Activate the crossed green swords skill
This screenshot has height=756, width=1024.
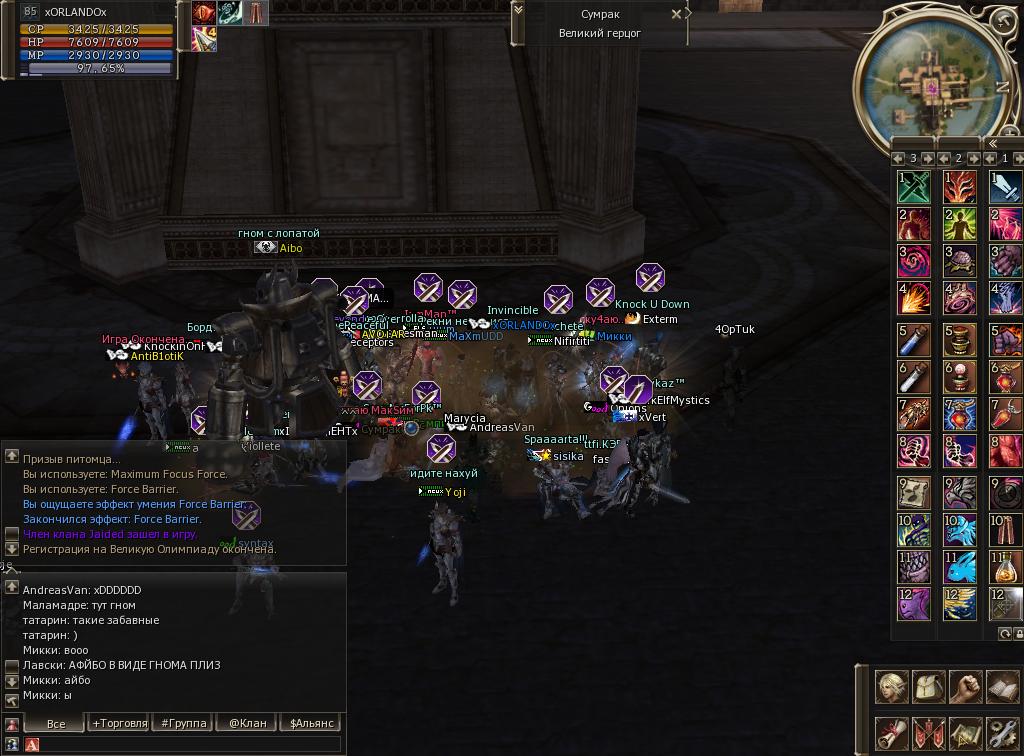(914, 187)
